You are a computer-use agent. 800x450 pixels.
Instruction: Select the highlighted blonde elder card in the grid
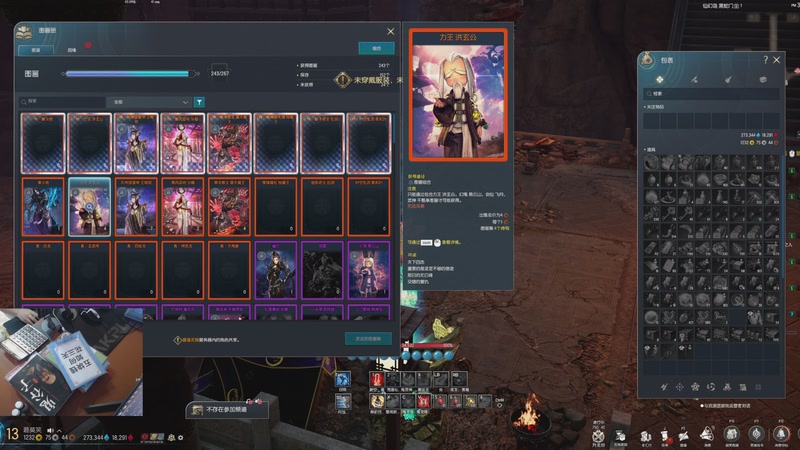point(90,207)
